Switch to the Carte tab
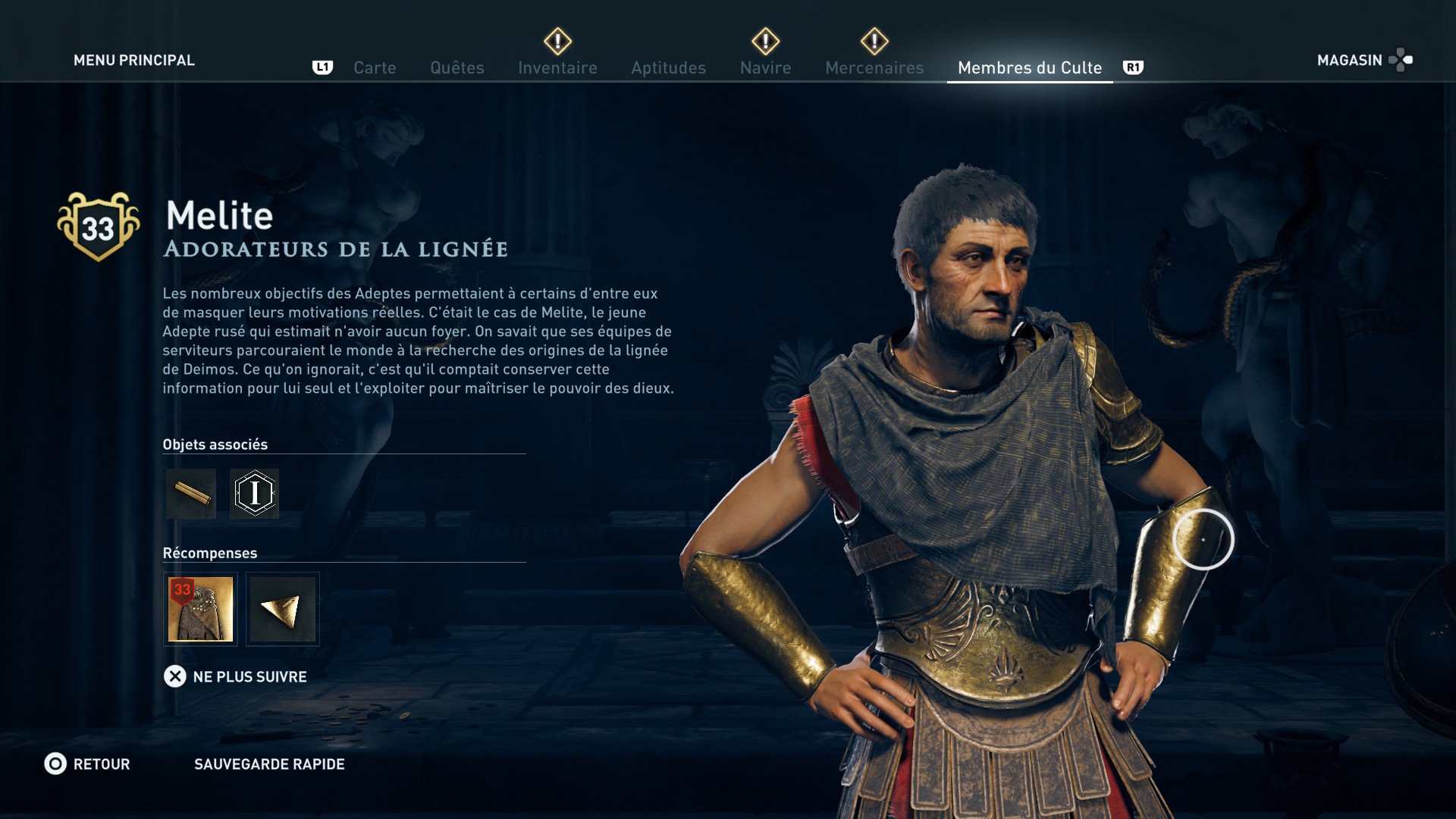Image resolution: width=1456 pixels, height=819 pixels. pyautogui.click(x=375, y=67)
